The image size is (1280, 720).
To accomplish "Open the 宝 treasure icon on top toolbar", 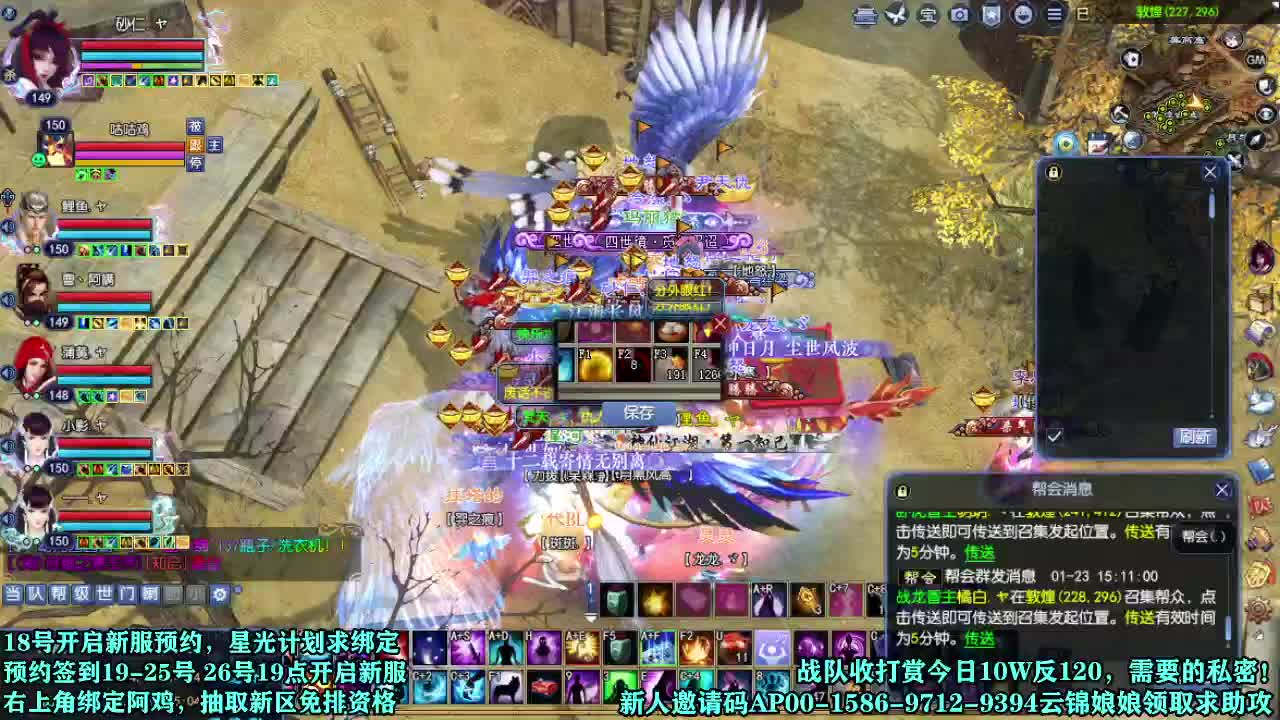I will [x=928, y=15].
